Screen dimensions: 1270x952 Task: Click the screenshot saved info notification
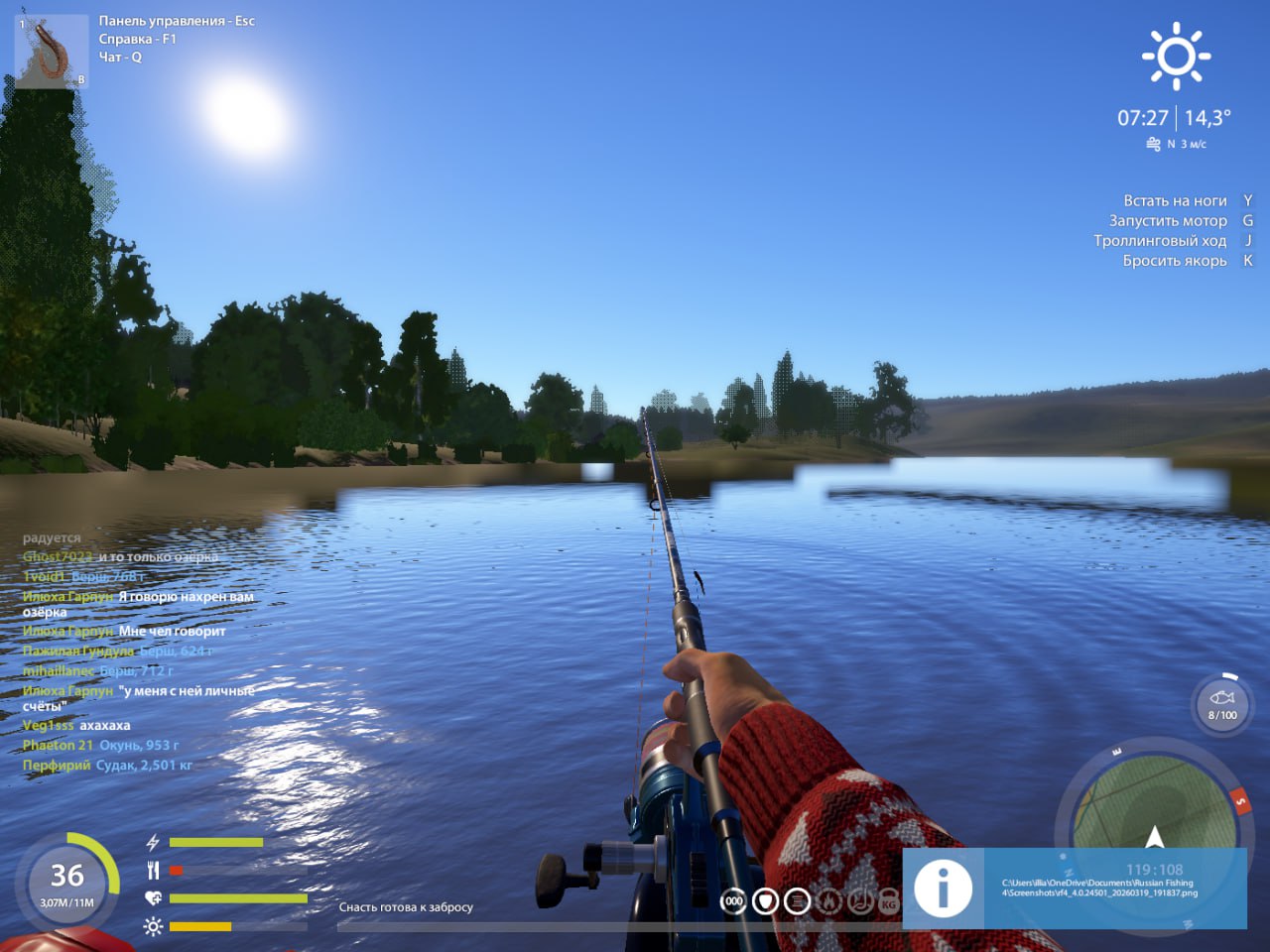(x=1075, y=889)
